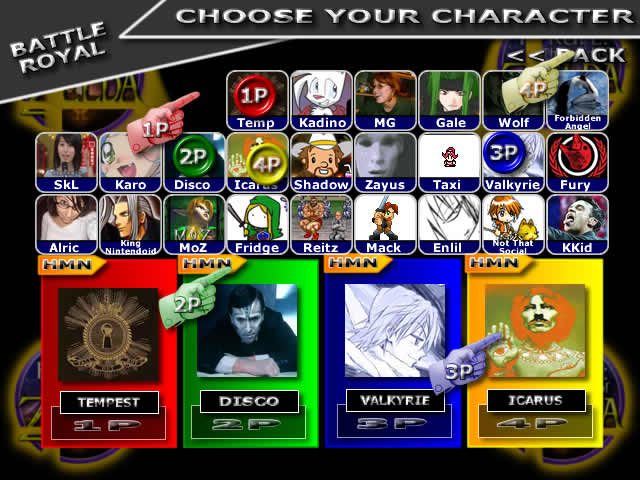This screenshot has width=640, height=480.
Task: Choose the Zayus character portrait
Action: tap(385, 160)
